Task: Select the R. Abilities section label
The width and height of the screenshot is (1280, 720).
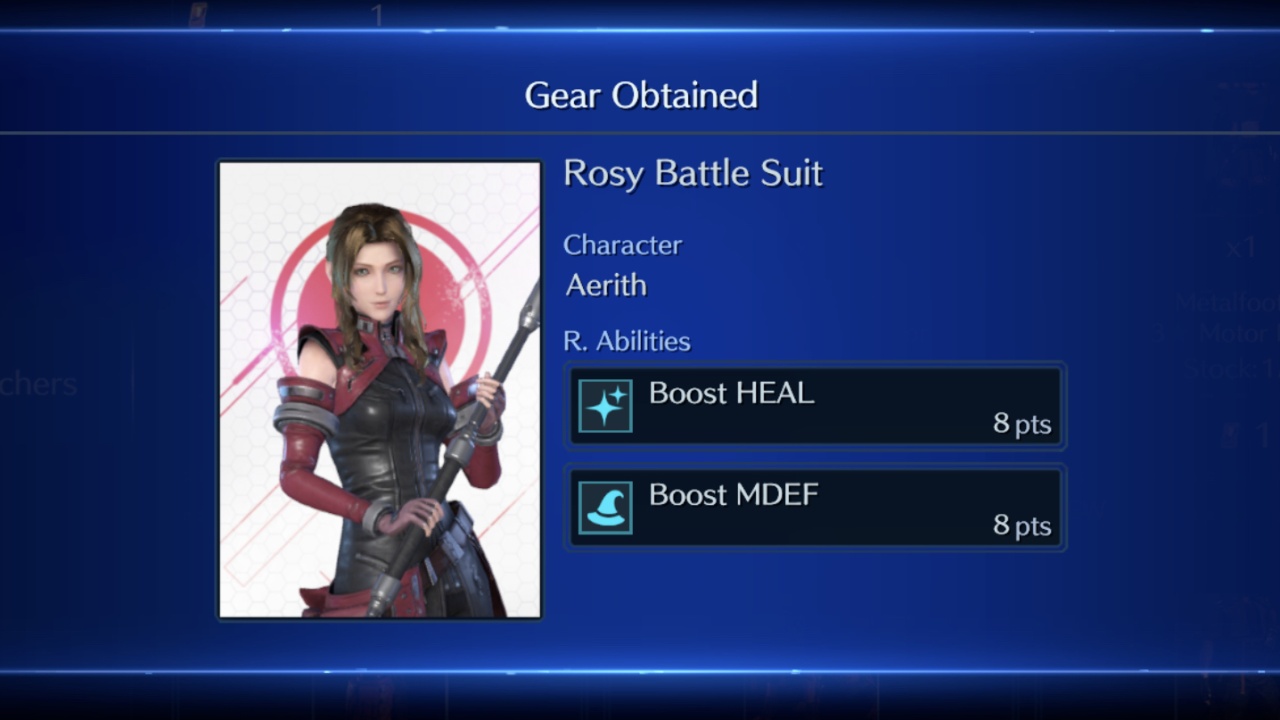Action: pos(627,341)
